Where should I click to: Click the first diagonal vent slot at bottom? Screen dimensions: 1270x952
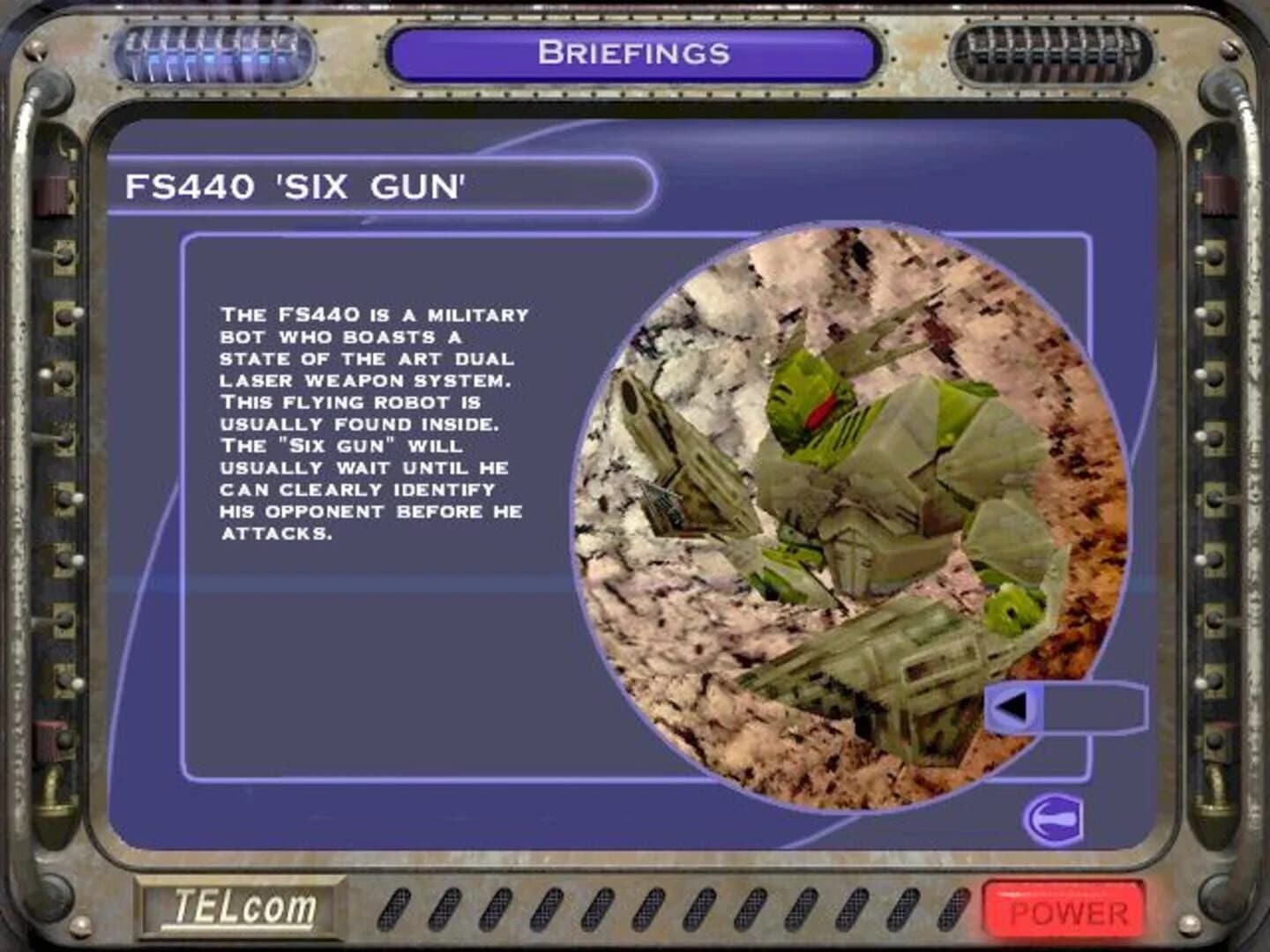(396, 907)
